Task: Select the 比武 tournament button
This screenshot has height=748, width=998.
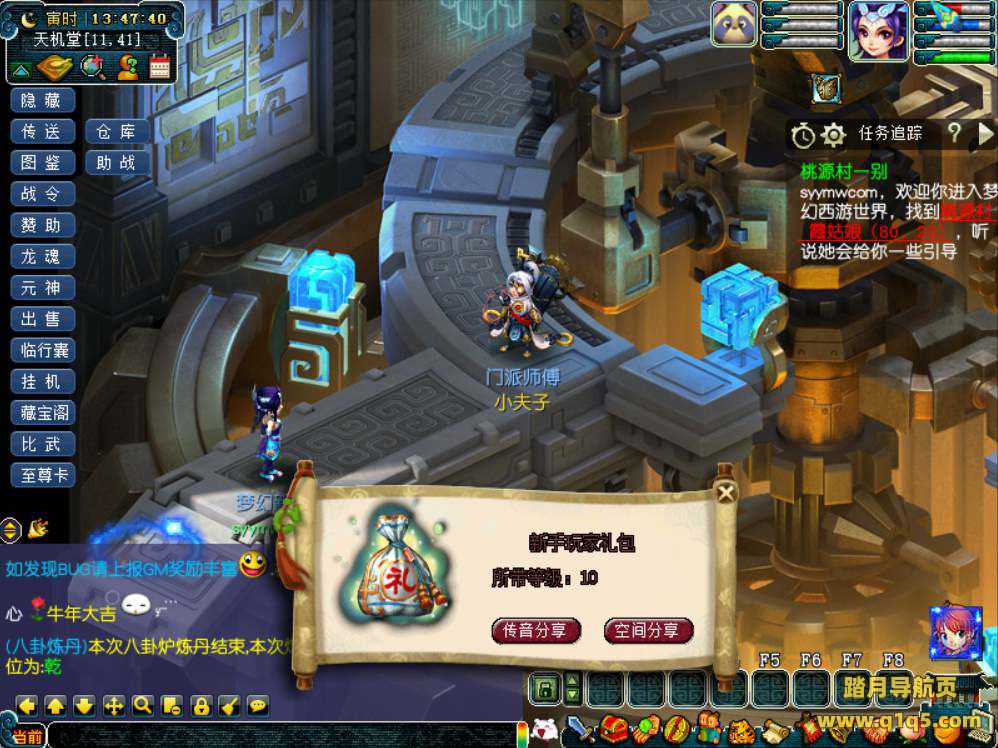Action: 42,443
